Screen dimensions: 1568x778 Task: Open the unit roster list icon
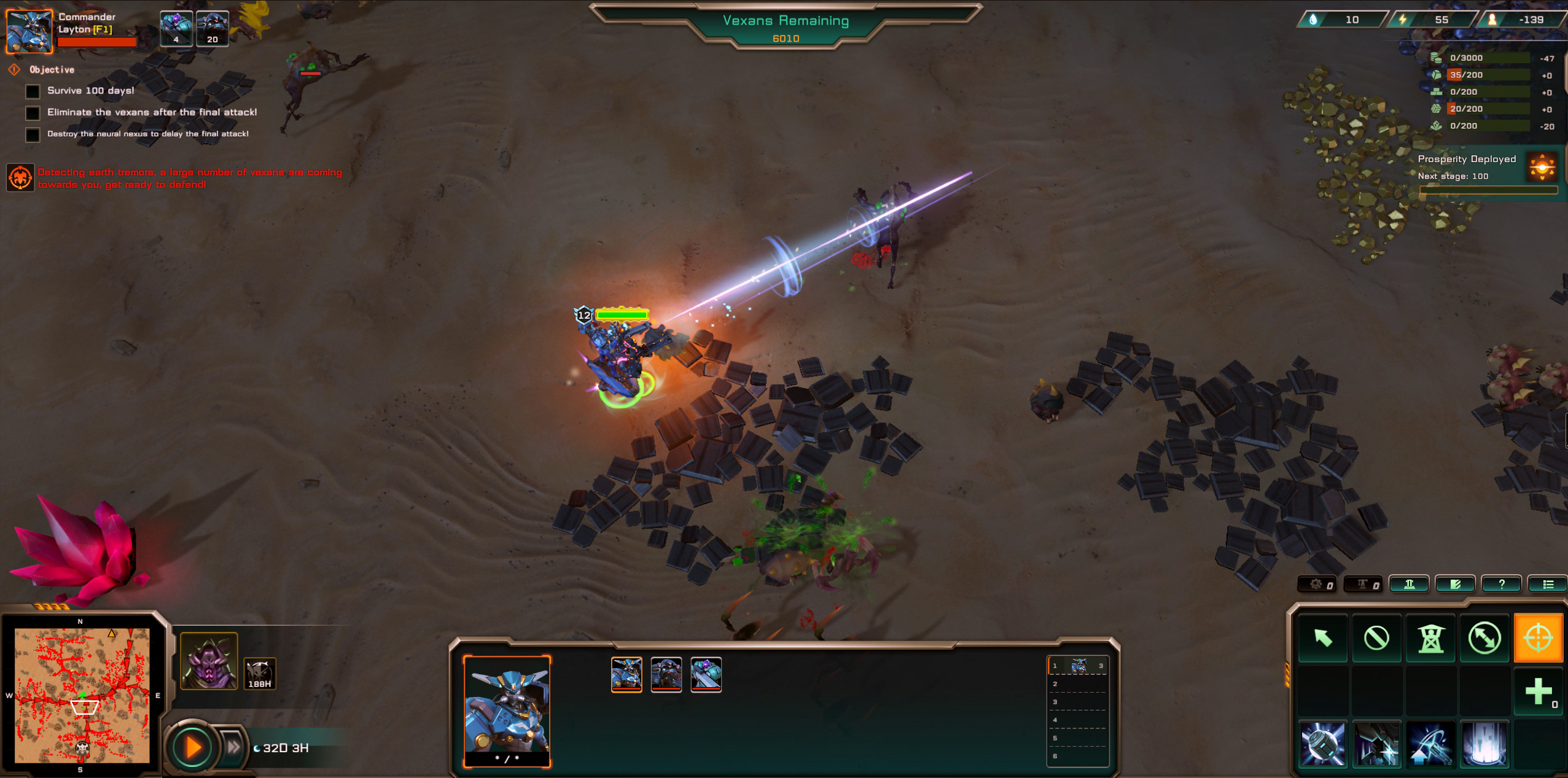pyautogui.click(x=1548, y=583)
